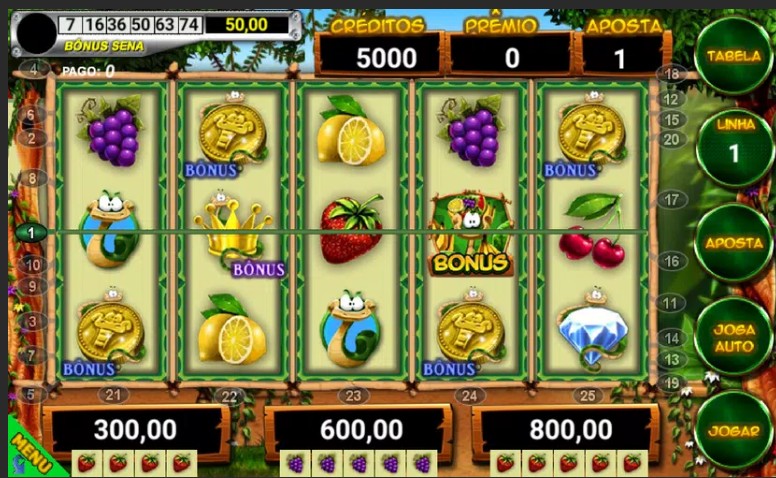Select payline marker number 1
Image resolution: width=776 pixels, height=478 pixels.
31,232
